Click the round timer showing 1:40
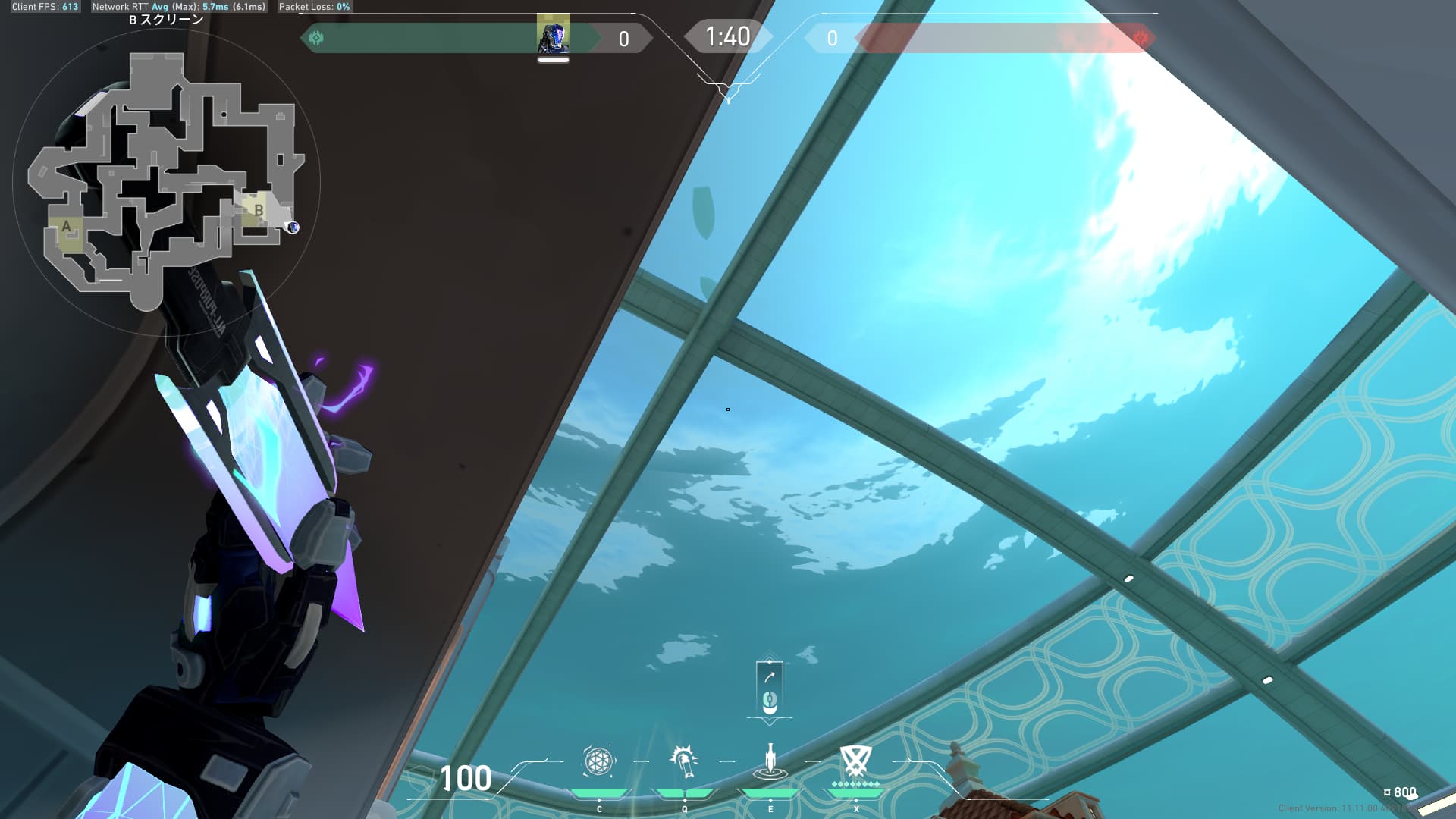Viewport: 1456px width, 819px height. pyautogui.click(x=726, y=35)
